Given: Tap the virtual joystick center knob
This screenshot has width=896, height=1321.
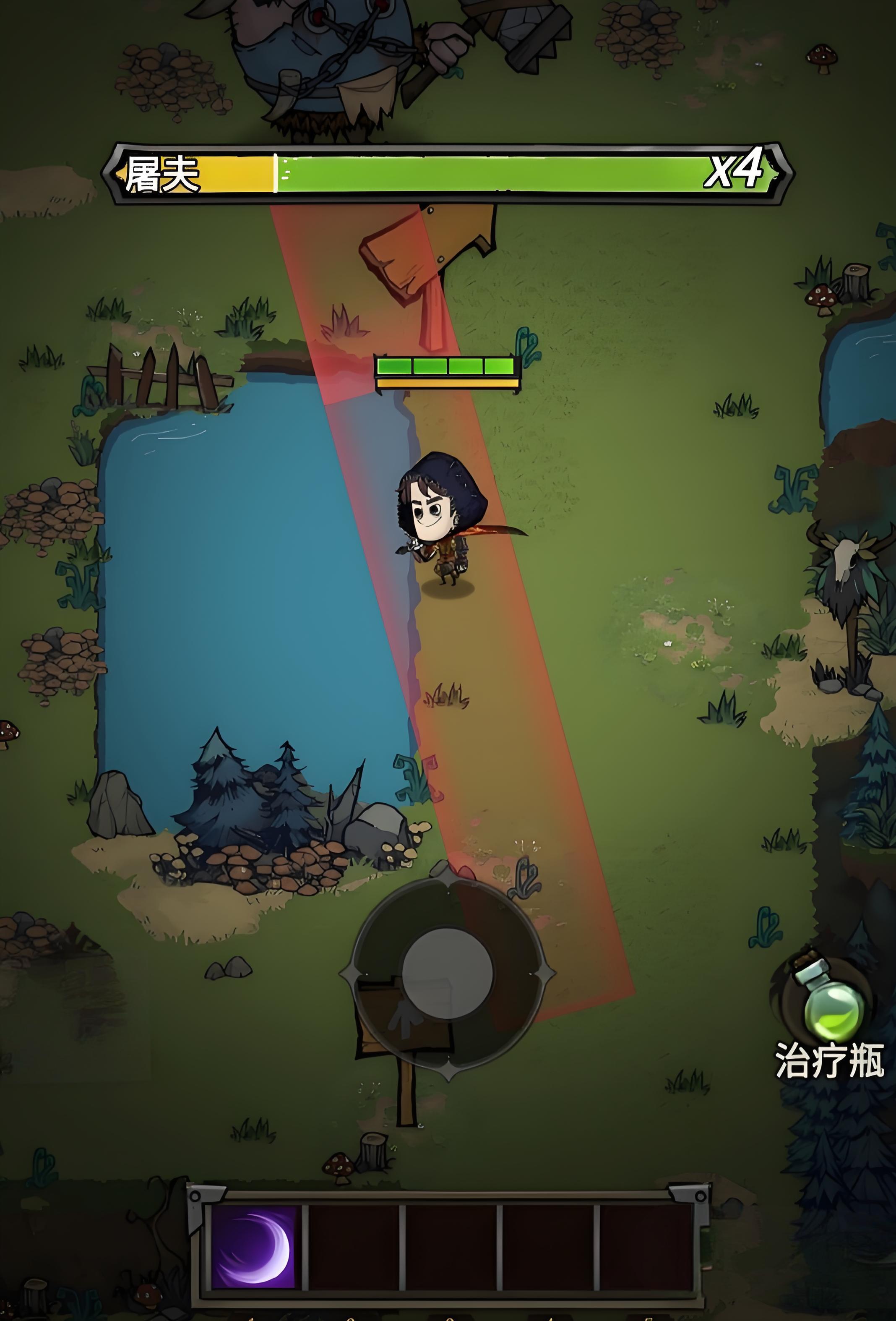Looking at the screenshot, I should click(x=447, y=973).
